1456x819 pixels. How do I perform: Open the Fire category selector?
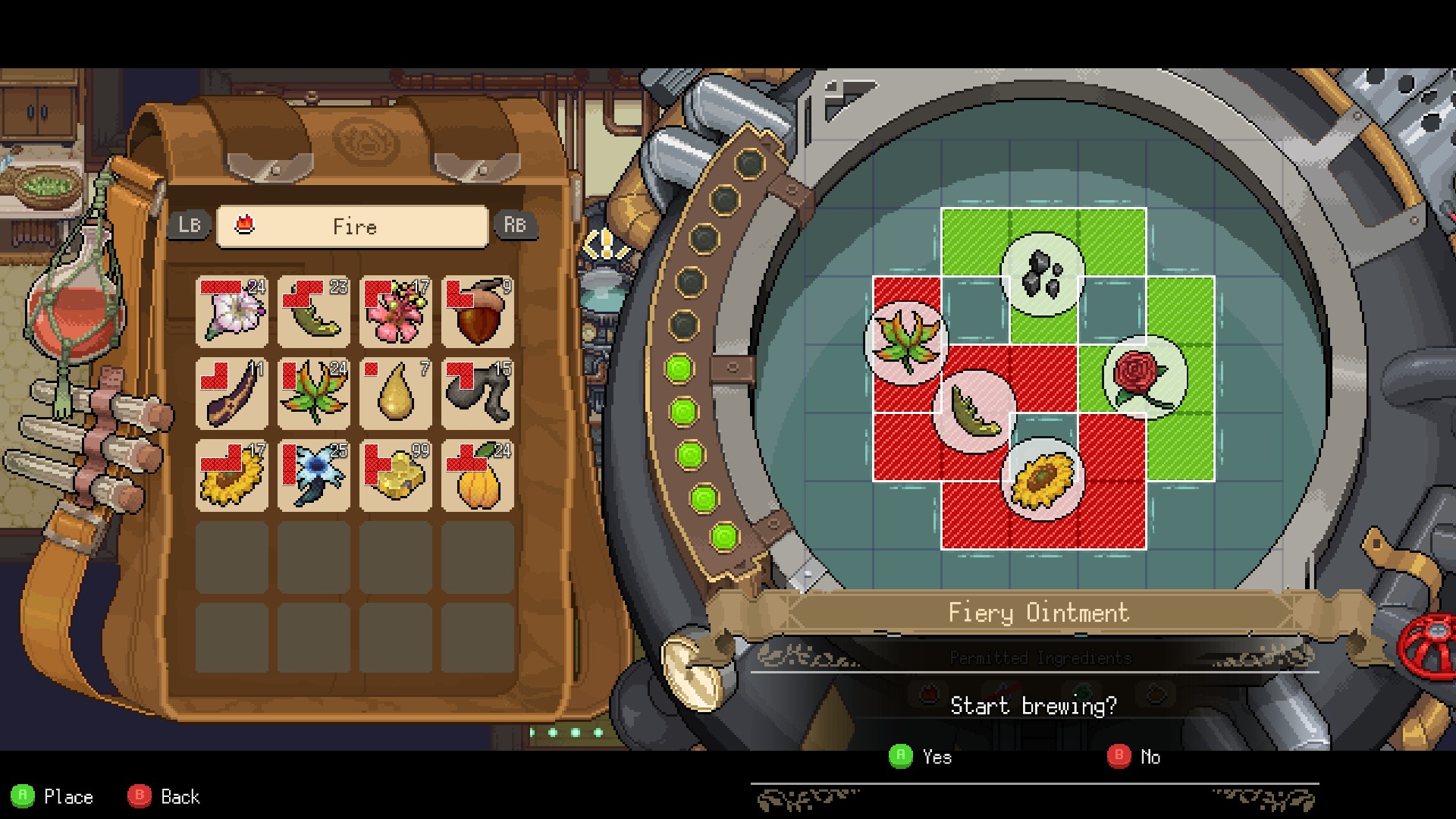pyautogui.click(x=353, y=227)
